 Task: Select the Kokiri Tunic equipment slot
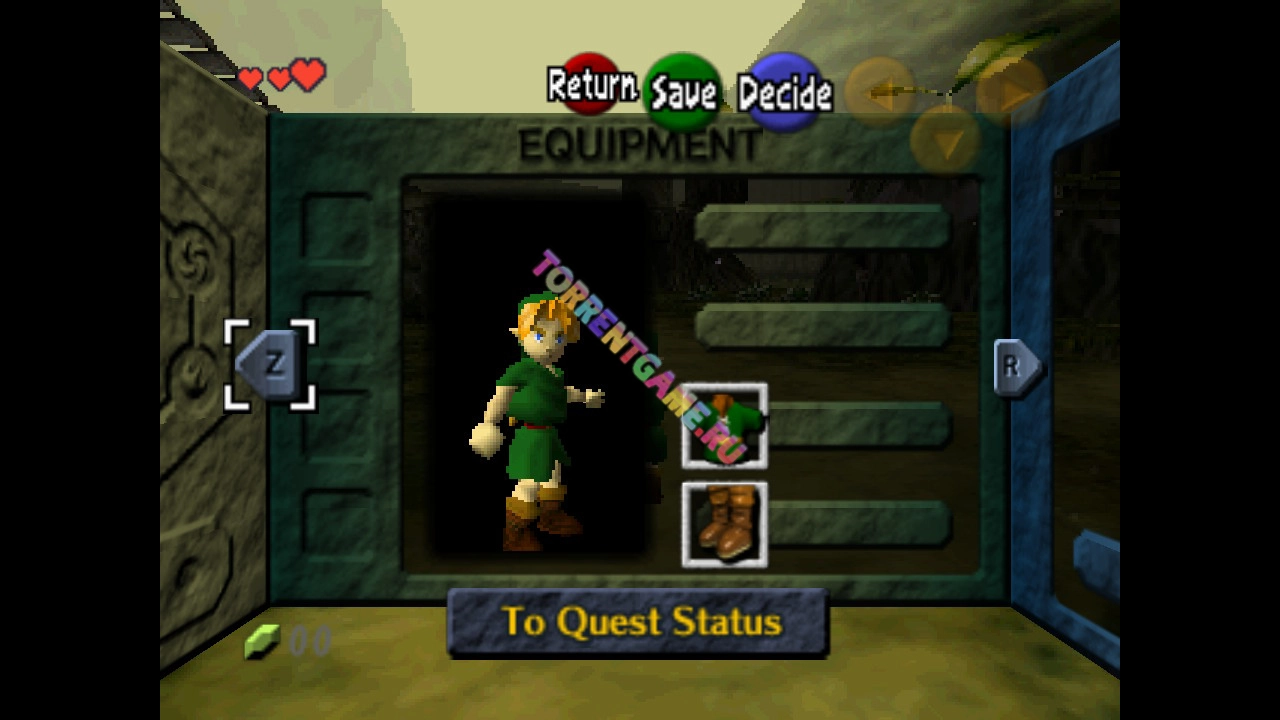pos(724,426)
